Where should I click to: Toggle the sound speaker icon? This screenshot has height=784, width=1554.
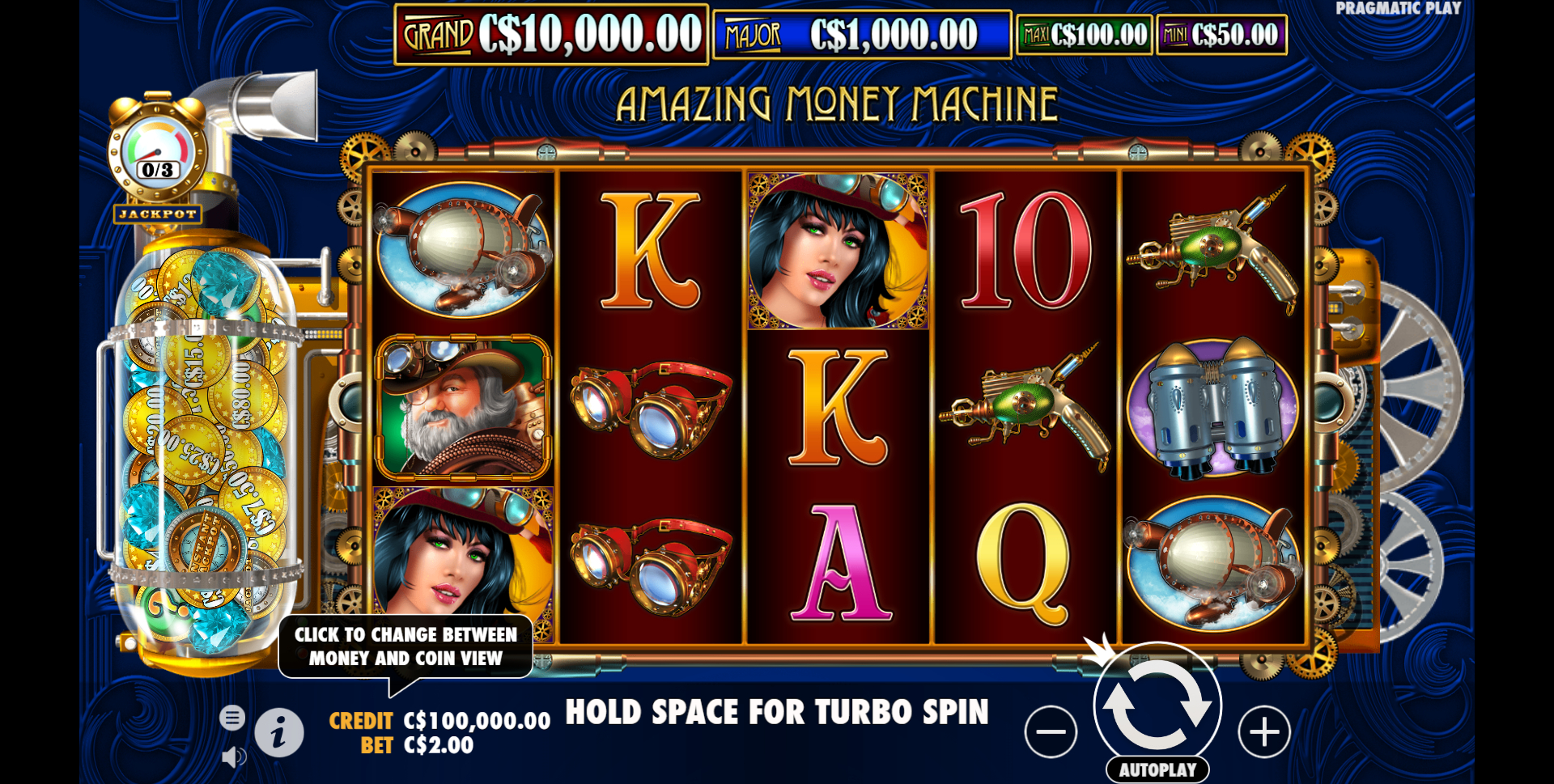(233, 757)
